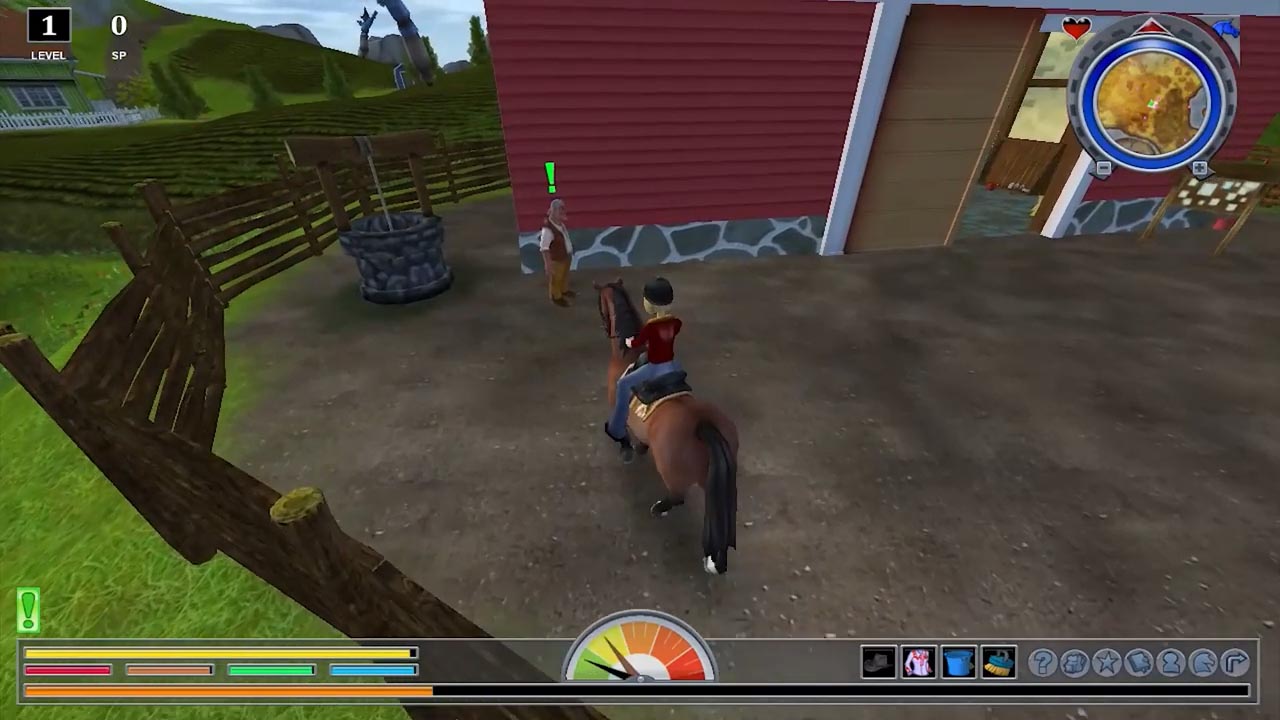Click the star quest icon
Screen dimensions: 1280x720
coord(1107,662)
